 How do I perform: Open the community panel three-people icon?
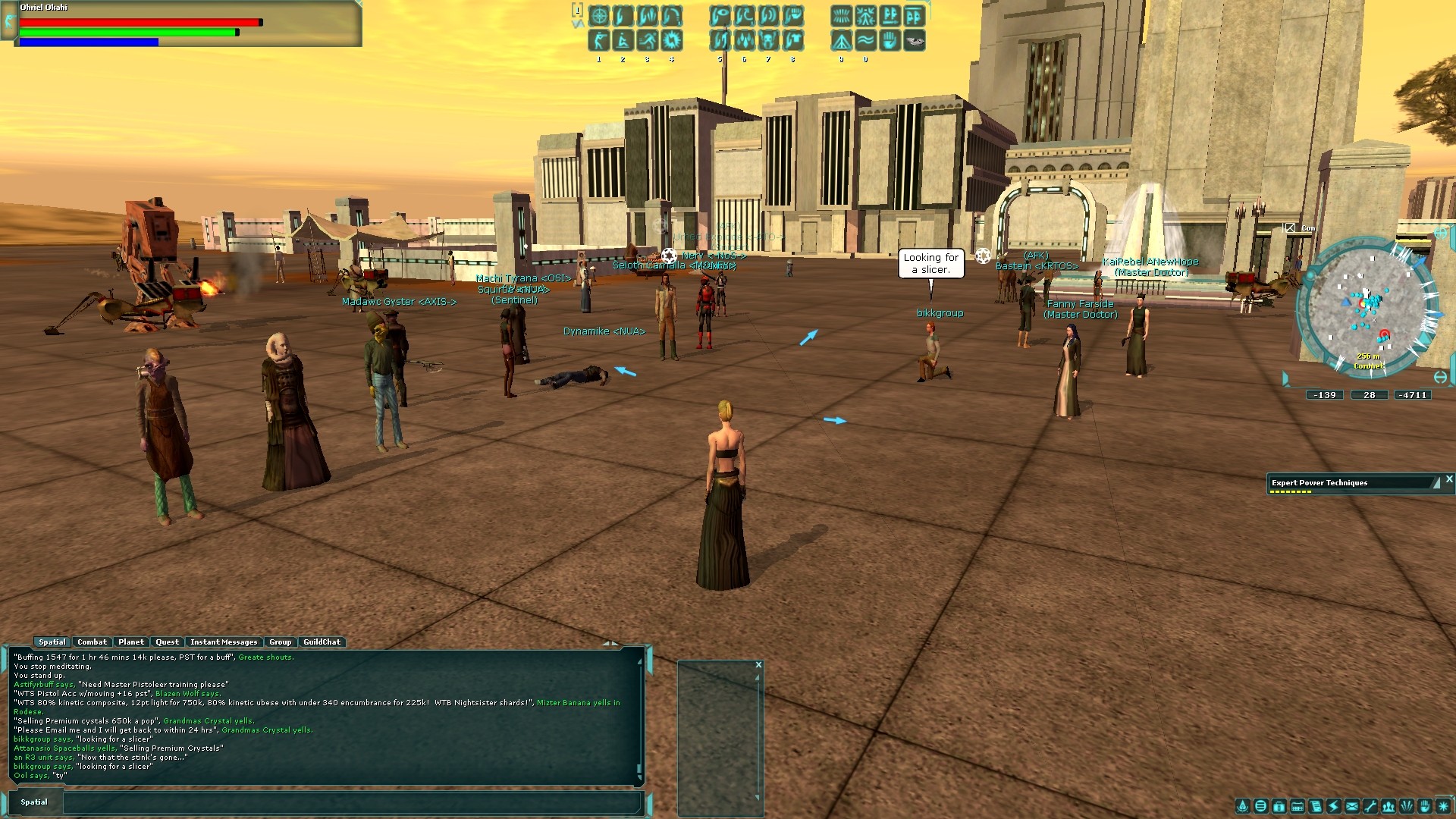click(1389, 806)
